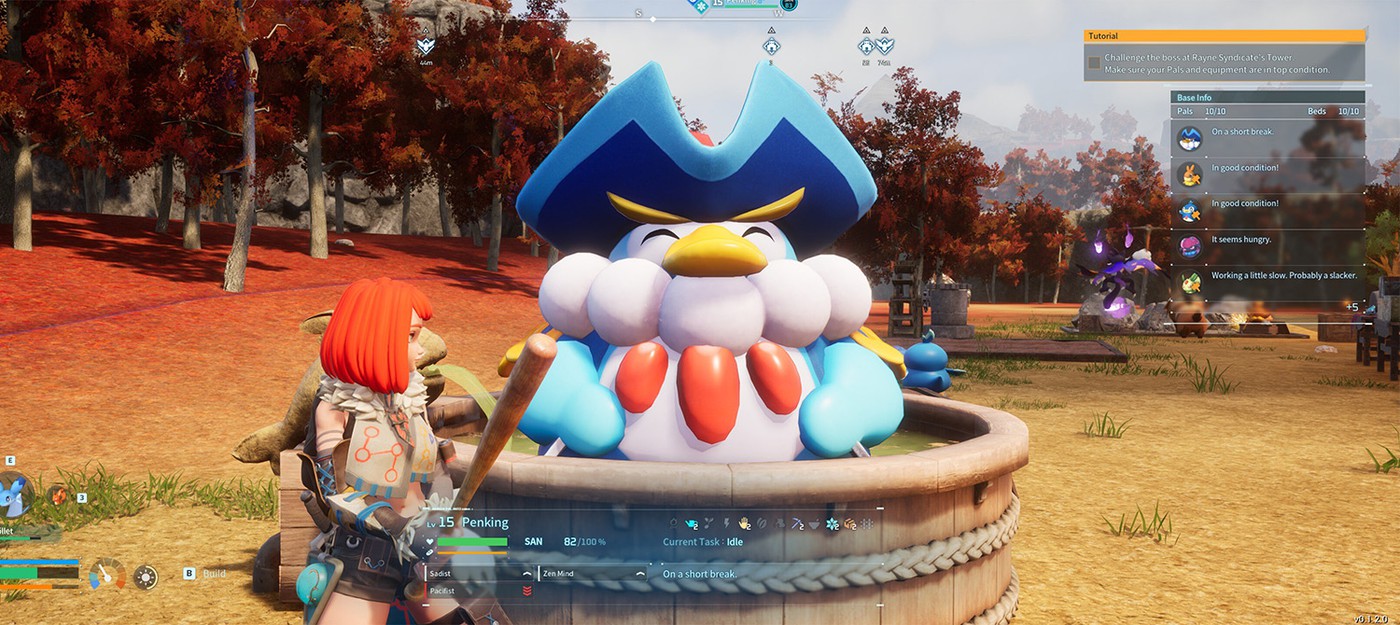Click the Mining pickaxe suitability icon
1400x625 pixels.
796,523
